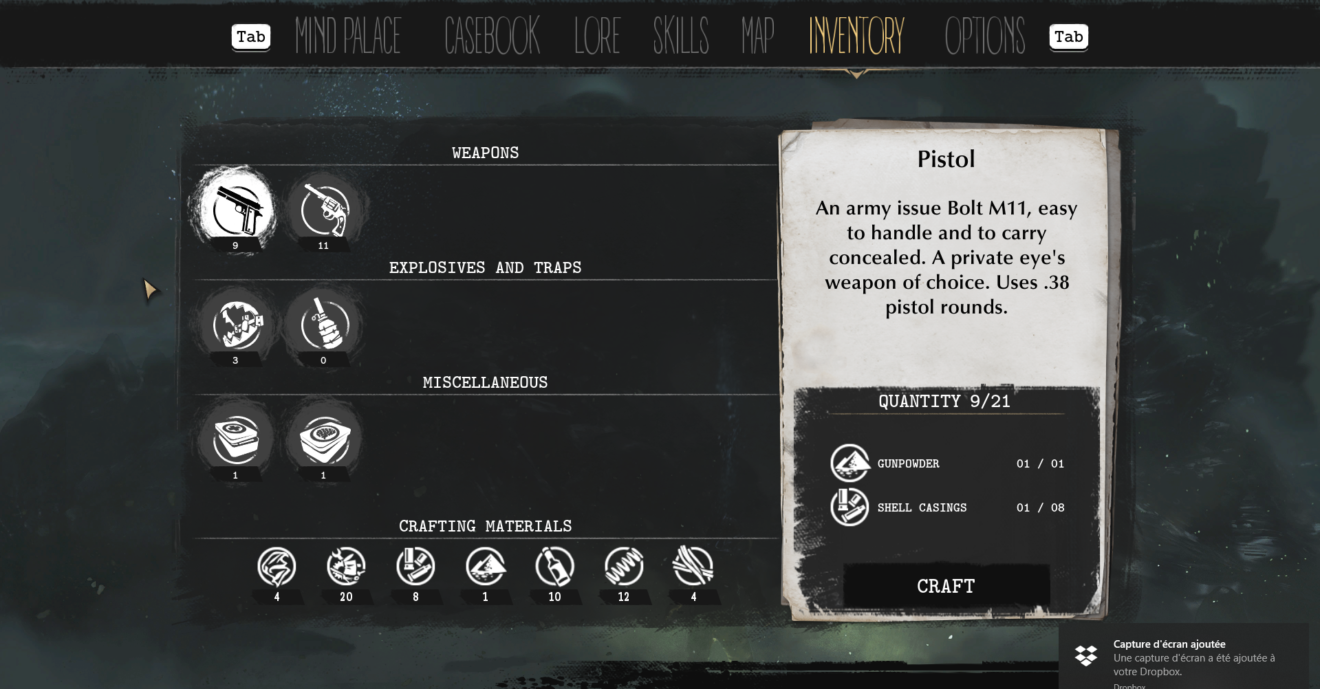This screenshot has height=689, width=1320.
Task: Click the Craft button
Action: tap(946, 586)
